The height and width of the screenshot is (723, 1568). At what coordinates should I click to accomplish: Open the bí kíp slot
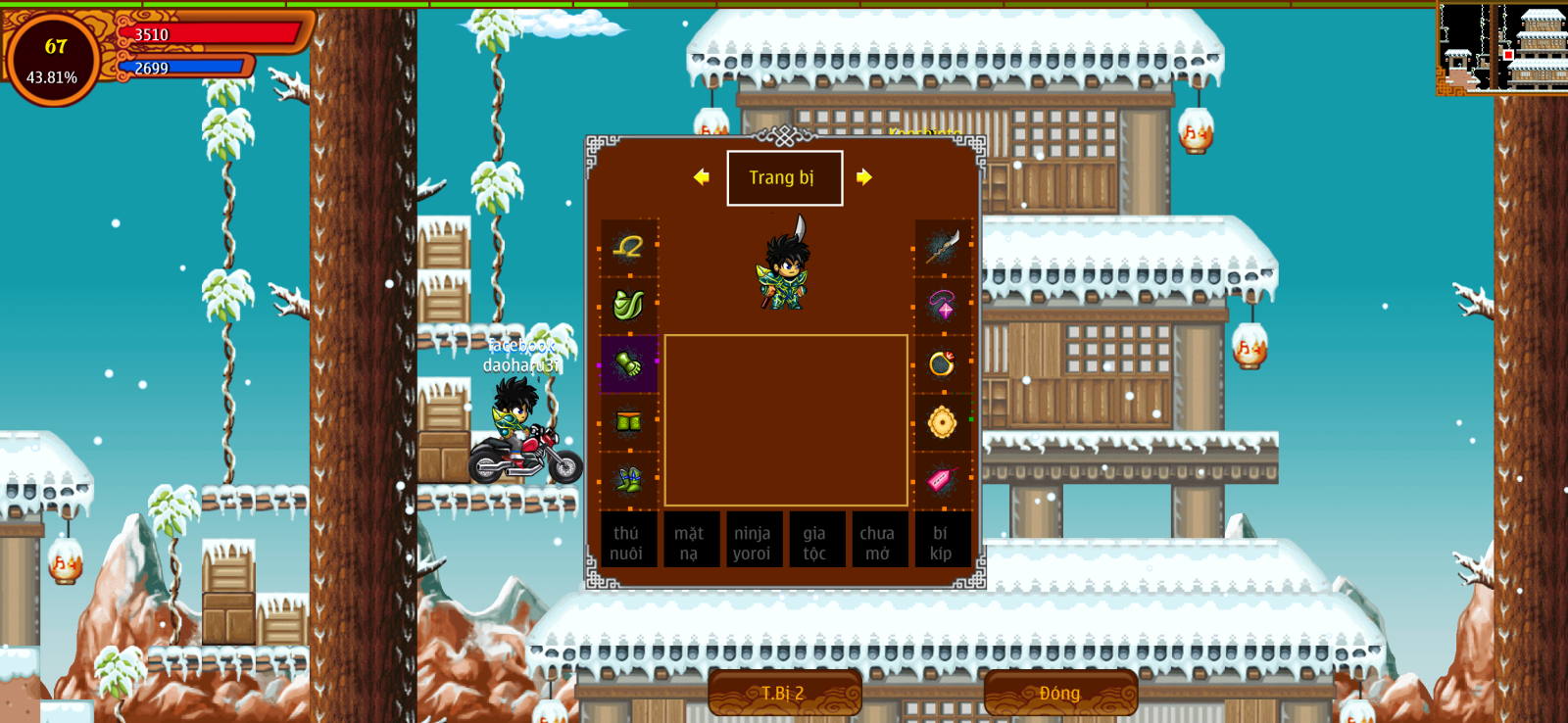coord(941,541)
